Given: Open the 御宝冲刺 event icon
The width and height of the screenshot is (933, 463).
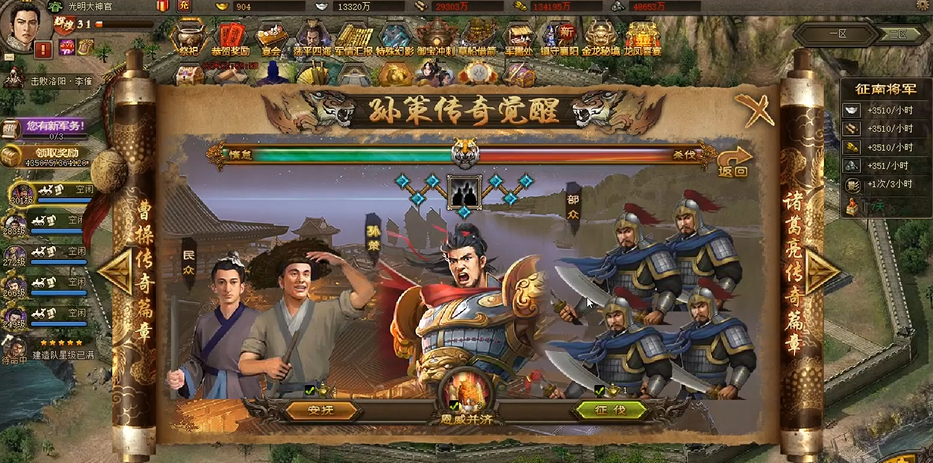Looking at the screenshot, I should pyautogui.click(x=435, y=39).
